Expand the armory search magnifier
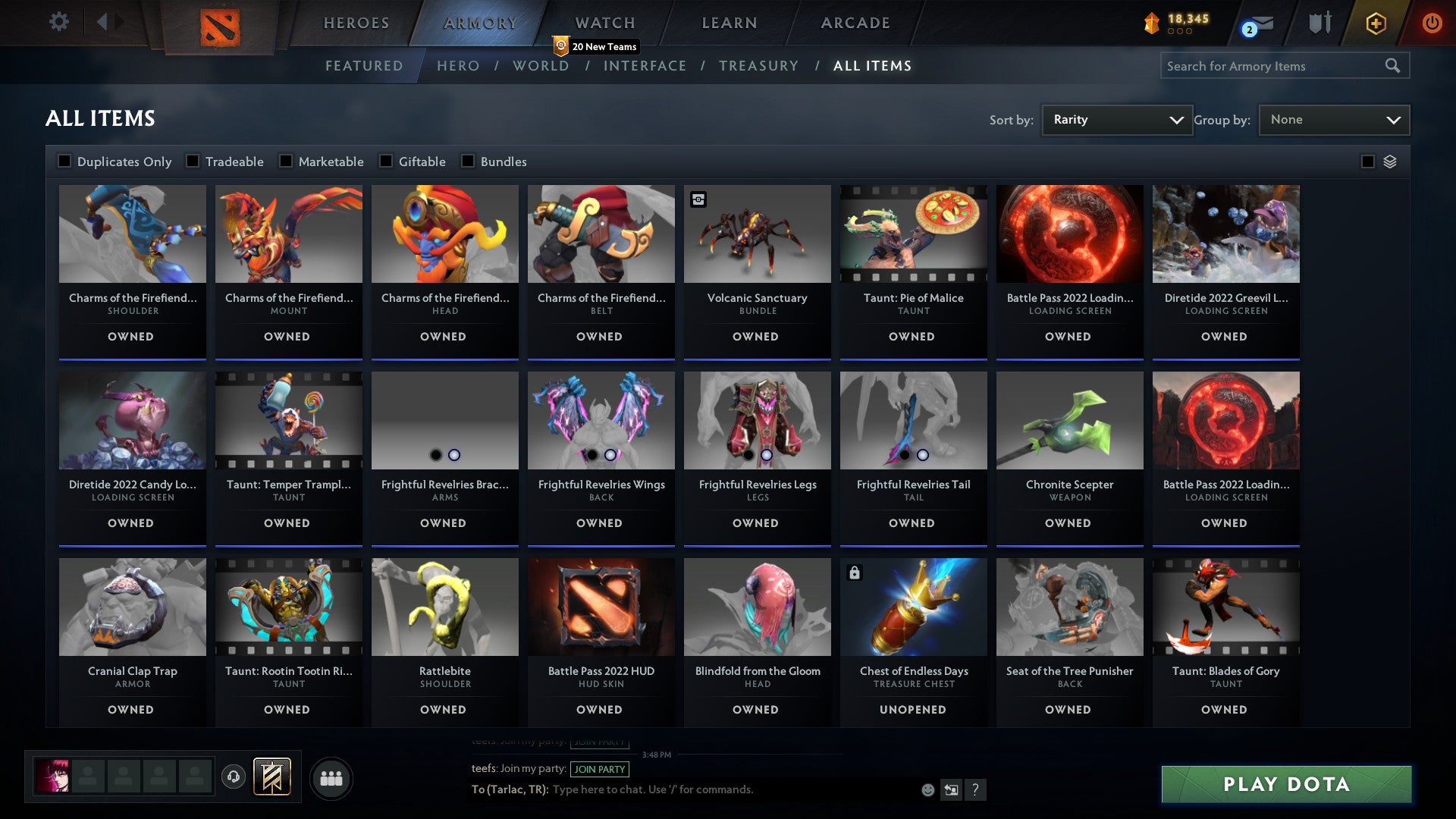 tap(1394, 65)
